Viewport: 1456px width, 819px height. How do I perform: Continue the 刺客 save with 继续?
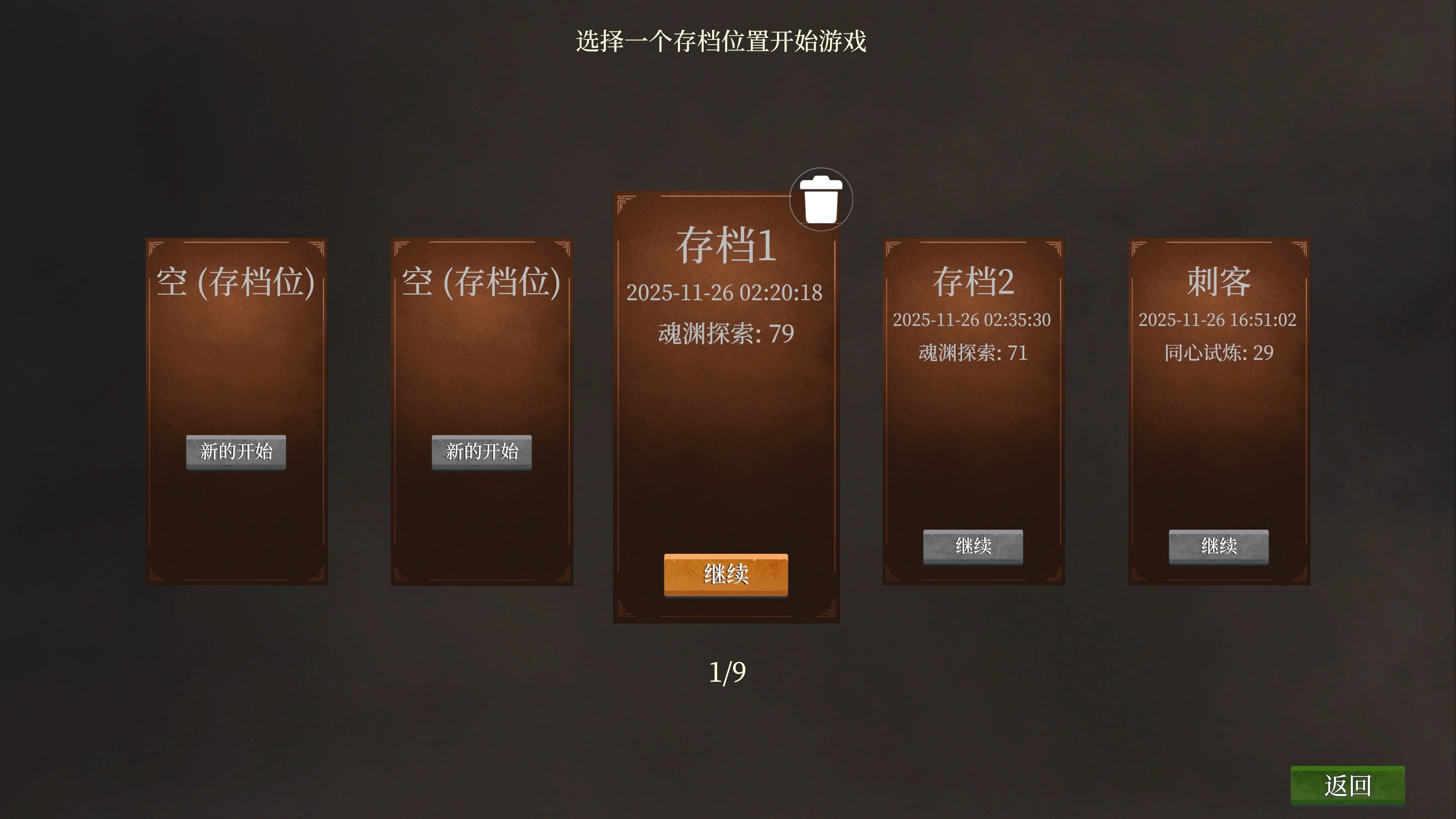pos(1220,547)
